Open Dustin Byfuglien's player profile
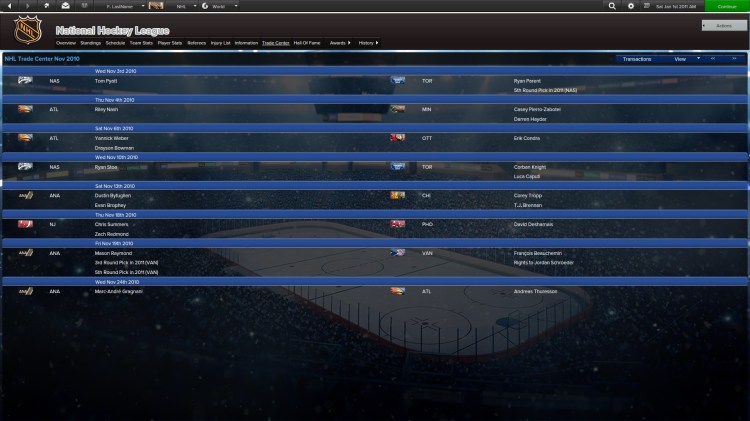750x421 pixels. coord(112,196)
